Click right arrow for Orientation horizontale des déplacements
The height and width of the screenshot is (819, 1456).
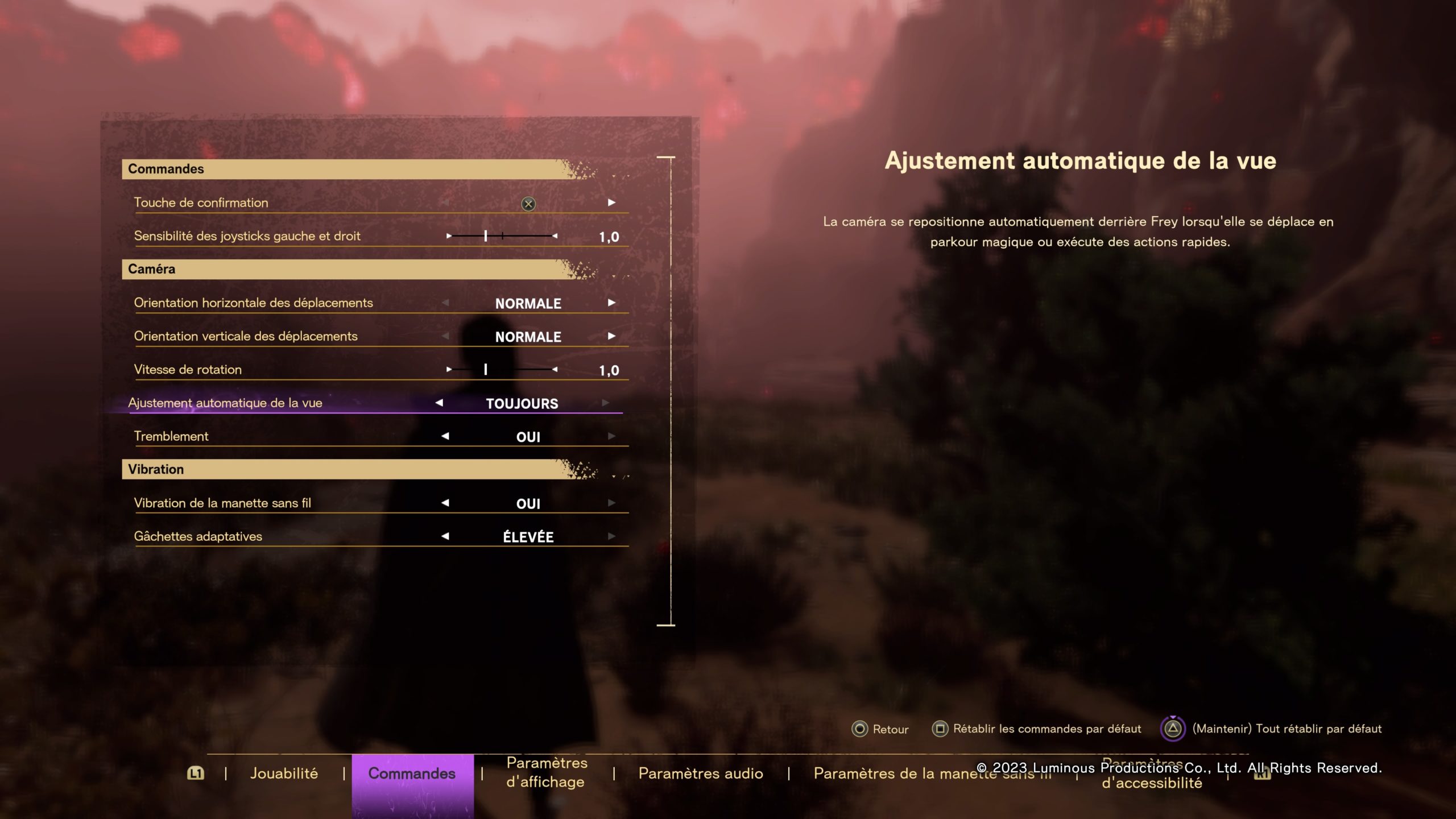click(611, 303)
